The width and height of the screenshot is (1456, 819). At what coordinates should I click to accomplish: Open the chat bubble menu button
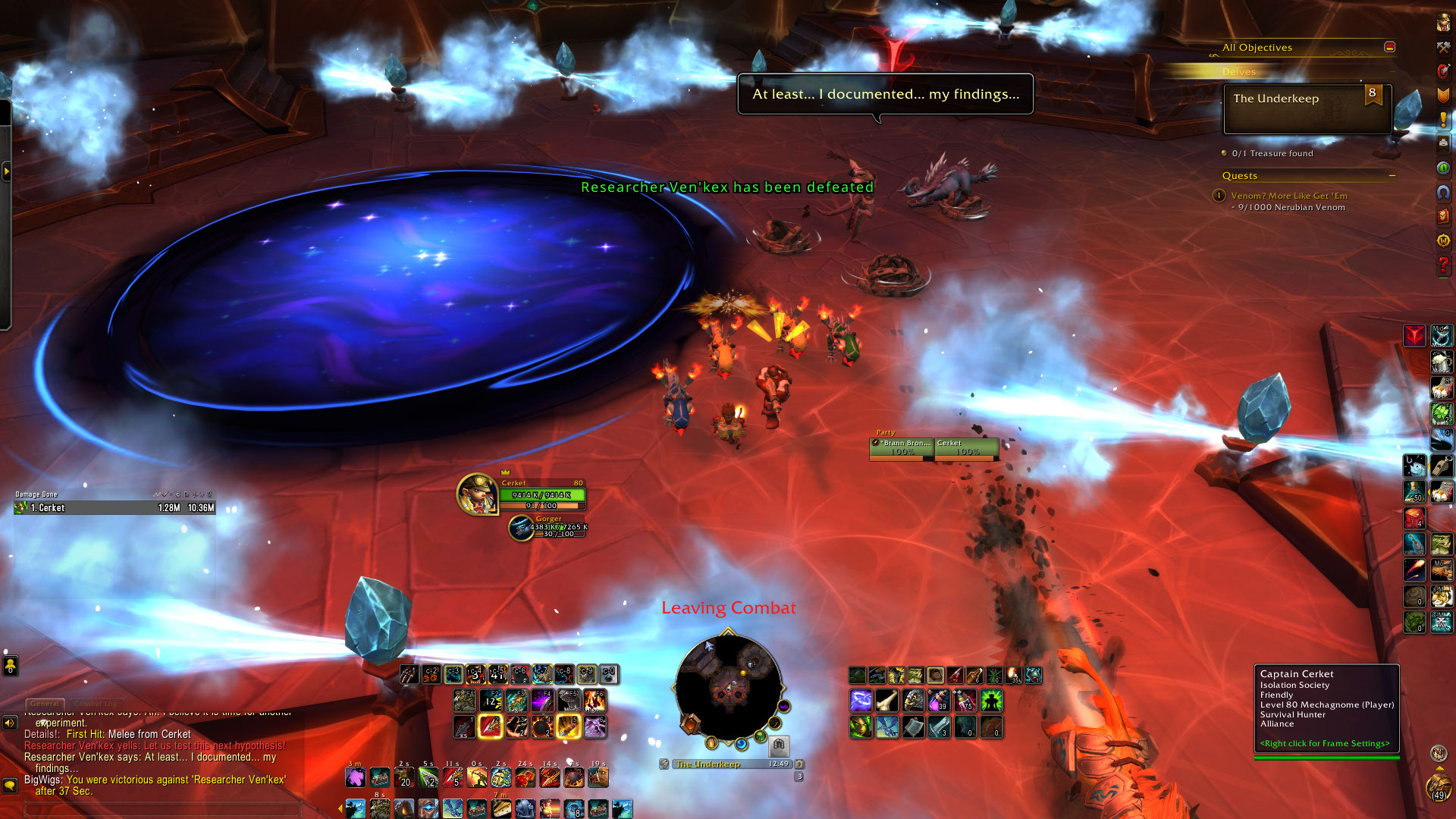point(10,786)
